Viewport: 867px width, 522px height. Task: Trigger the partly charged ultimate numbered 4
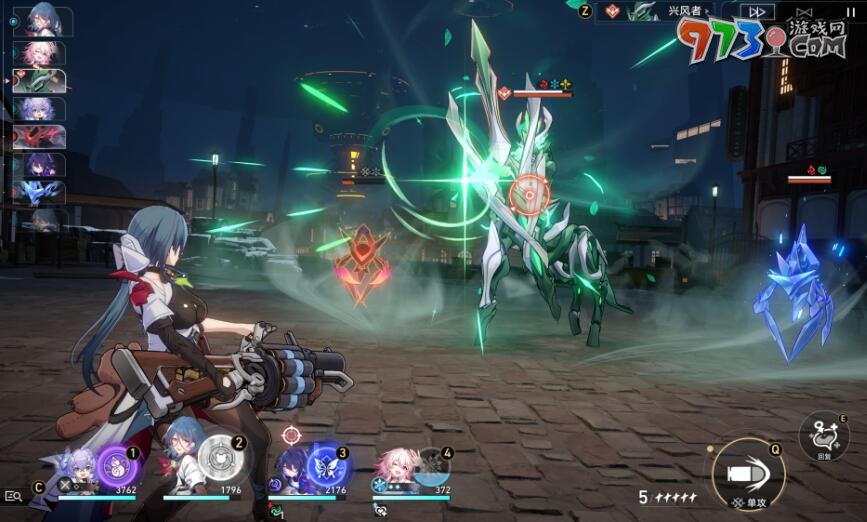430,465
